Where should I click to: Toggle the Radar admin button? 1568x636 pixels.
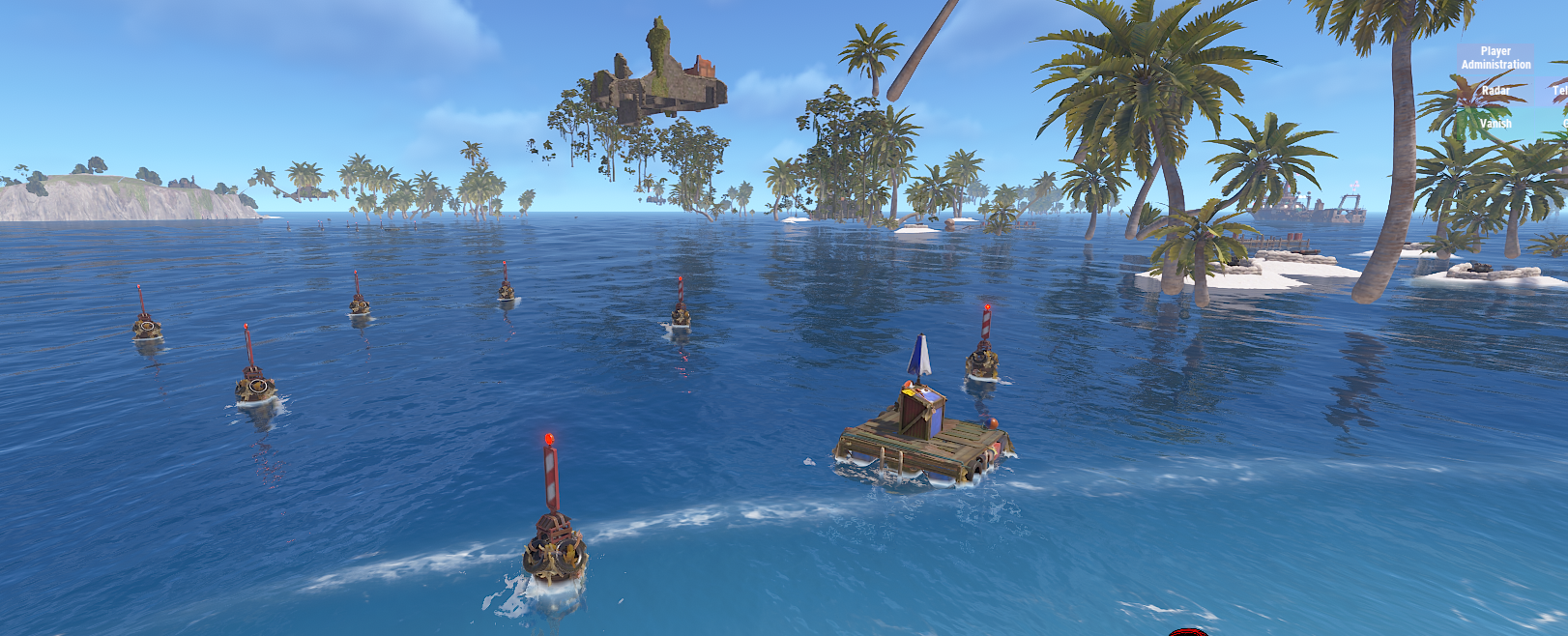click(x=1495, y=91)
